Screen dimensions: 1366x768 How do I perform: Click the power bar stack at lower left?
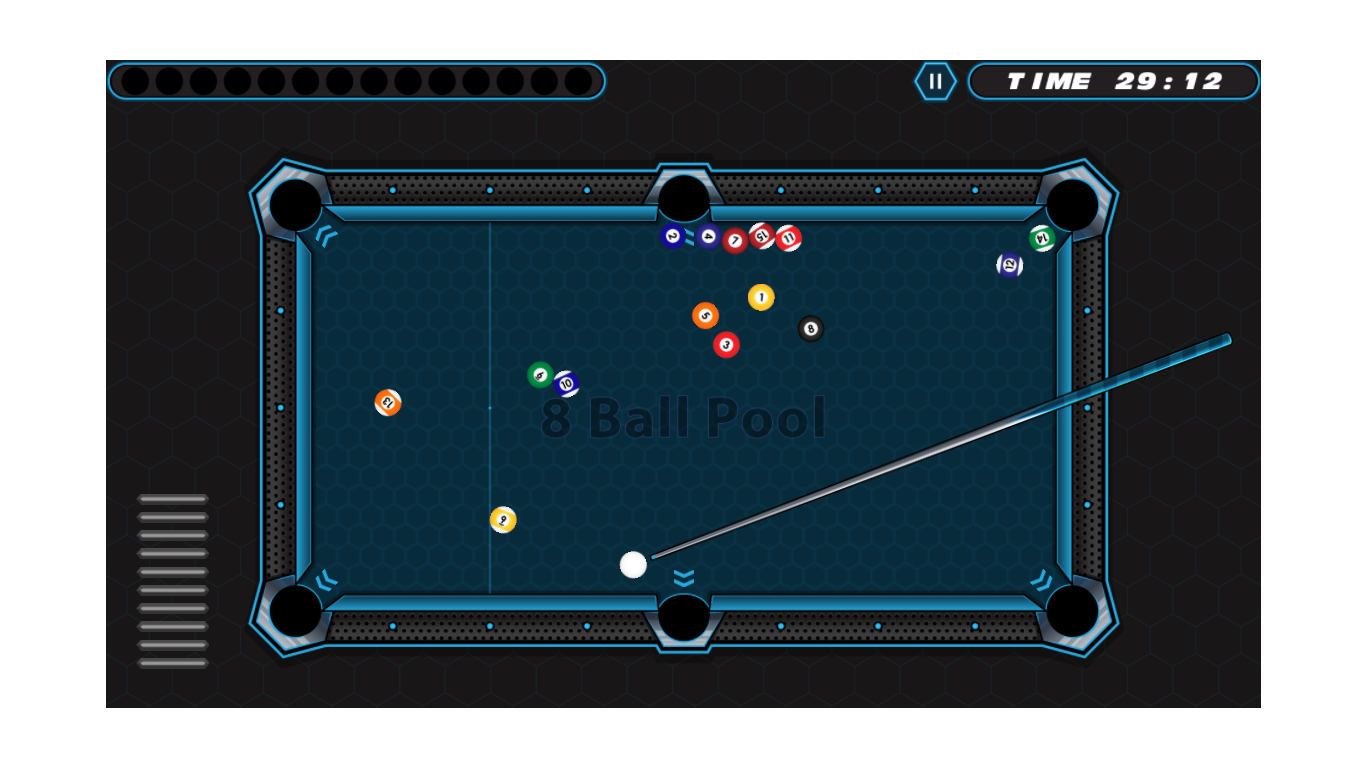click(172, 580)
